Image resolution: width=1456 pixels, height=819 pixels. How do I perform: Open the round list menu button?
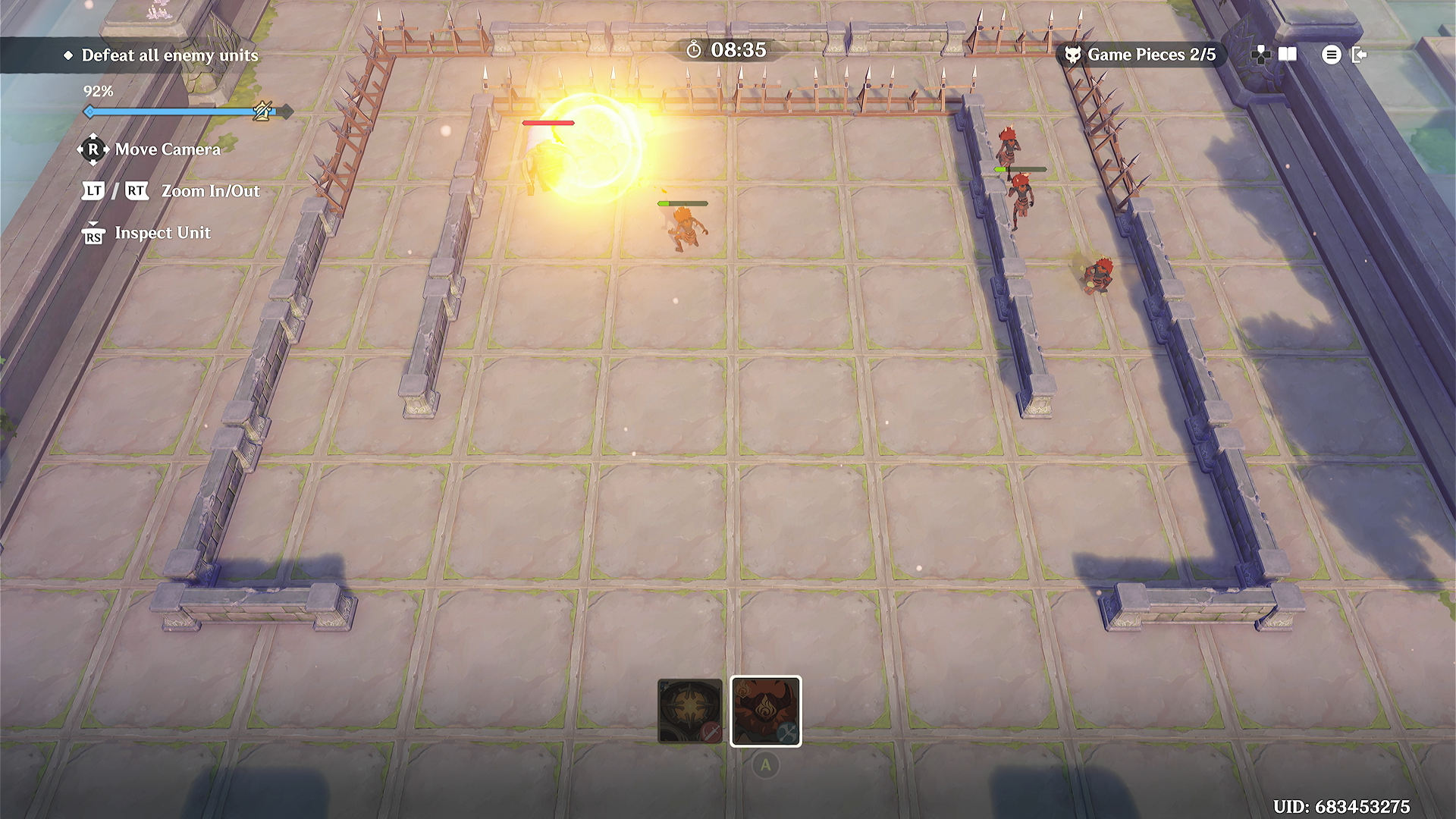(x=1331, y=55)
